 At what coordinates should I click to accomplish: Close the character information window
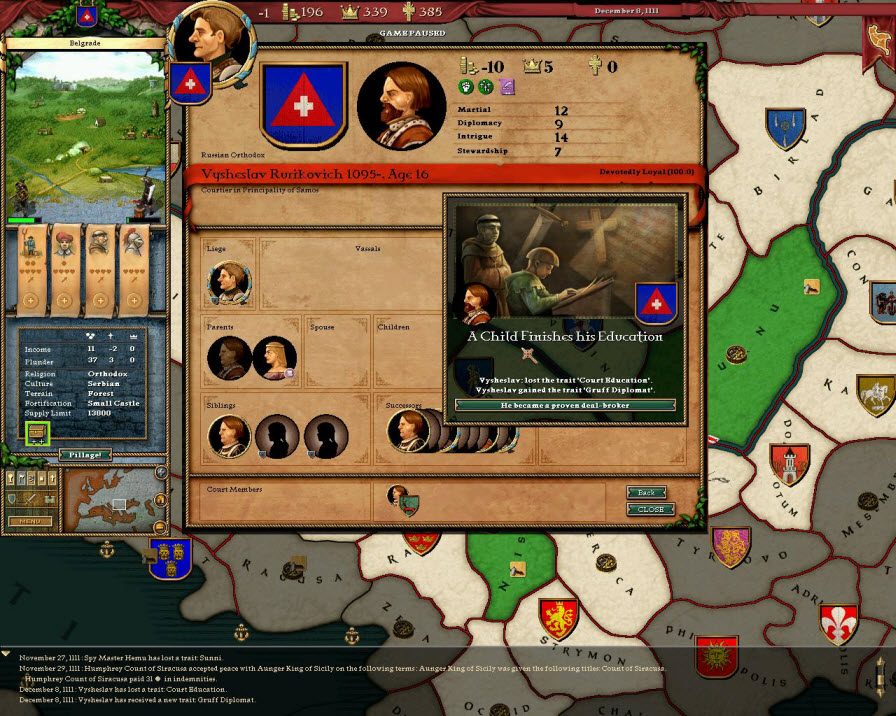coord(650,509)
